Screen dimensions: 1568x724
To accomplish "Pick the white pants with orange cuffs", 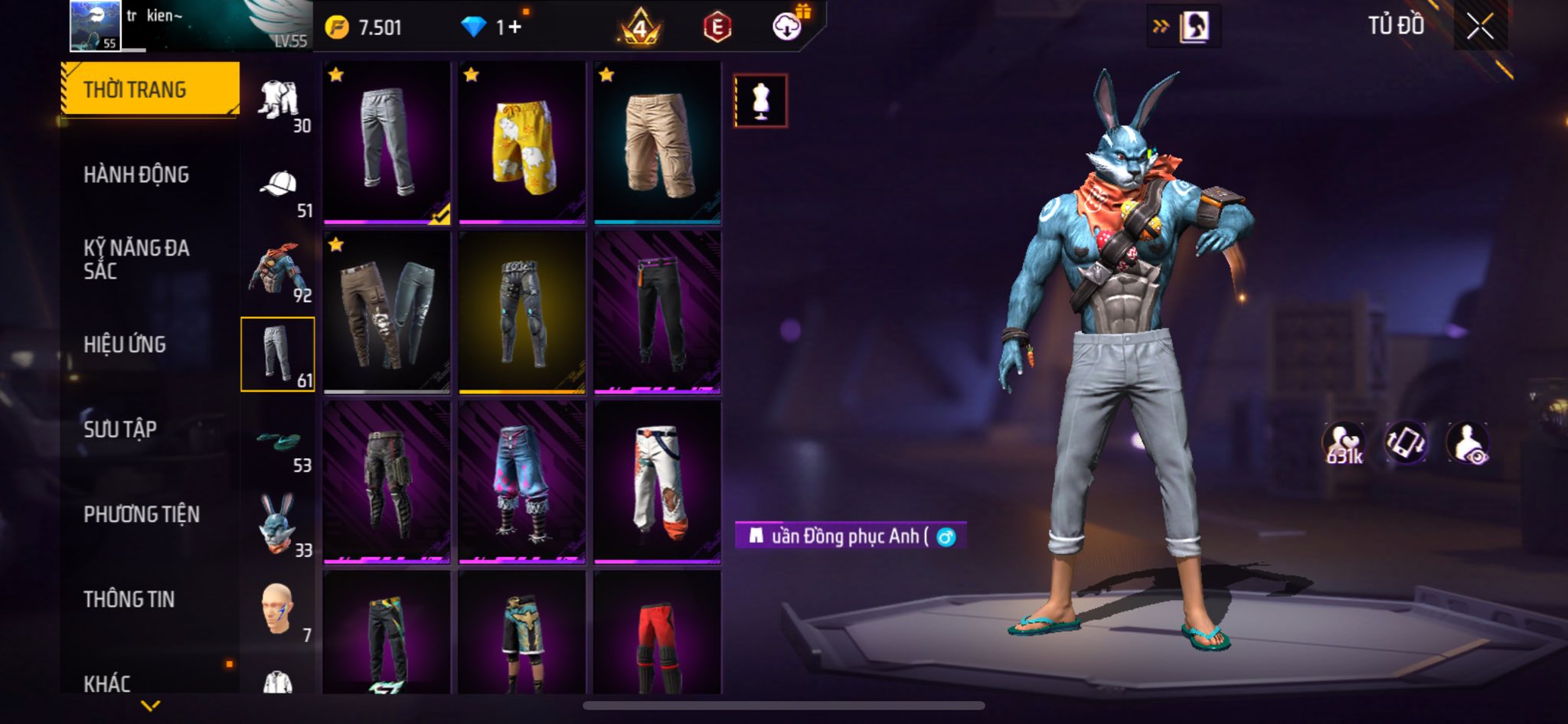I will click(x=658, y=481).
